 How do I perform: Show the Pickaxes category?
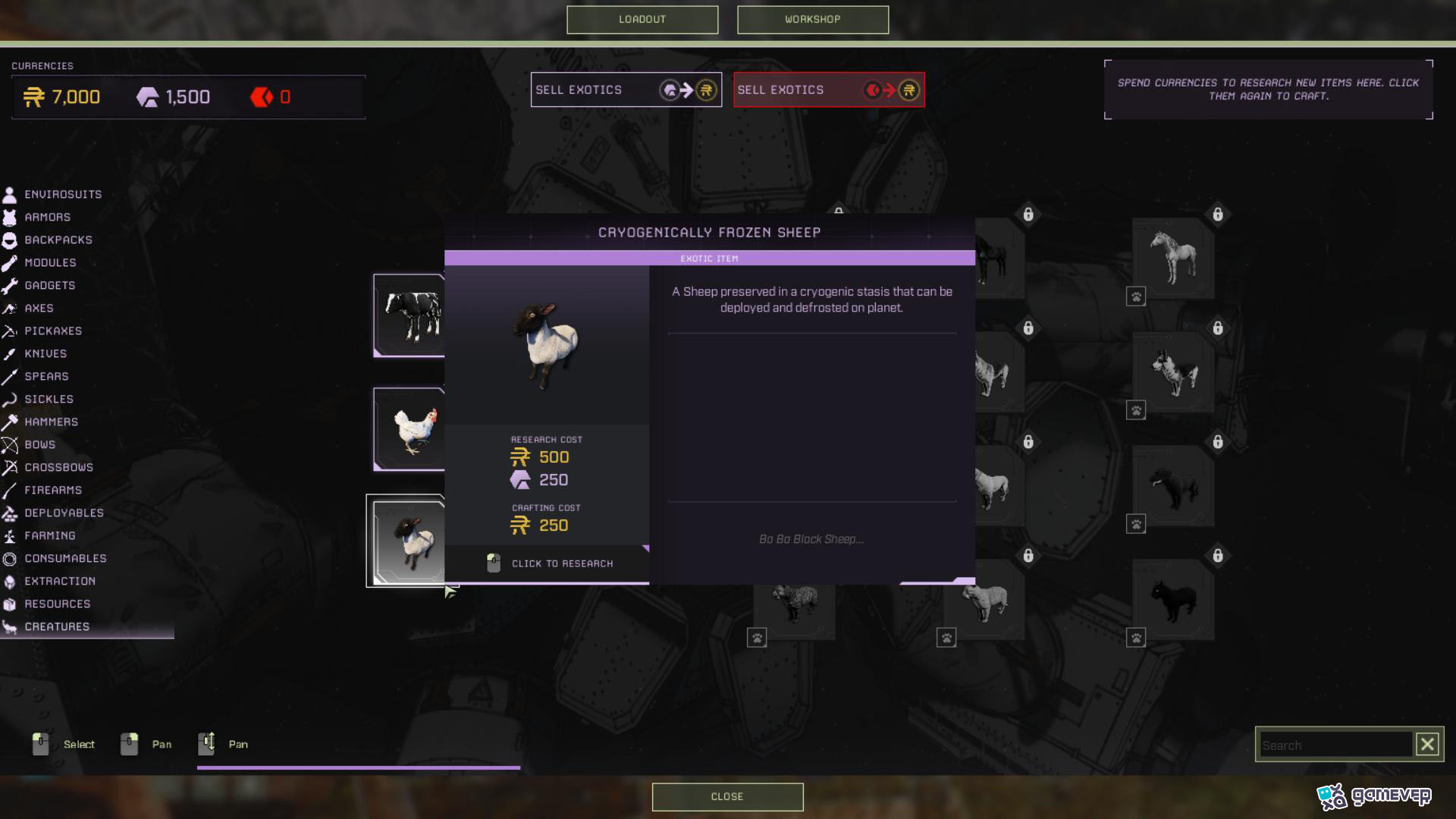click(52, 331)
